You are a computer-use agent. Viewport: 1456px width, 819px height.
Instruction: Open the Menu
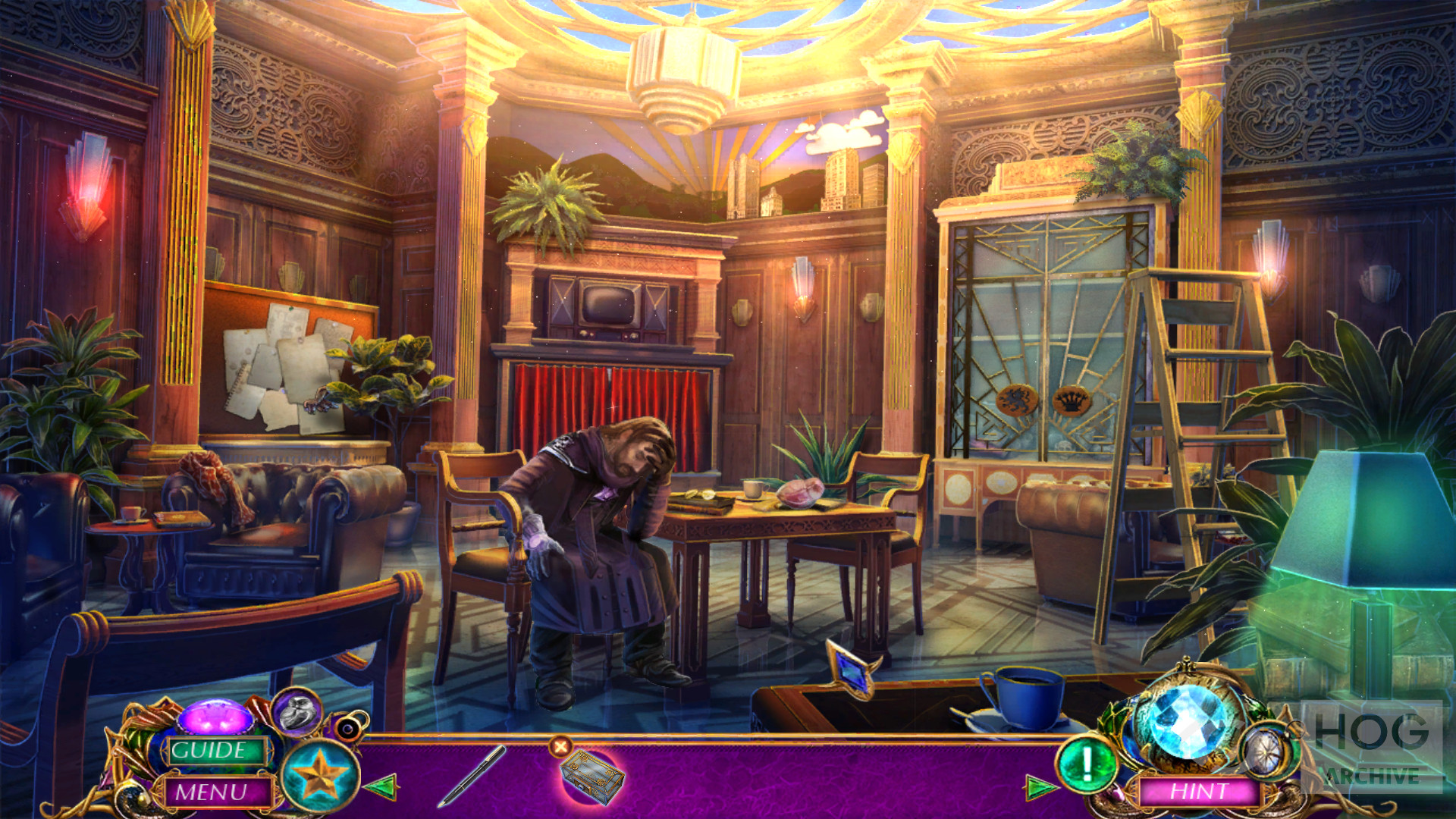212,792
